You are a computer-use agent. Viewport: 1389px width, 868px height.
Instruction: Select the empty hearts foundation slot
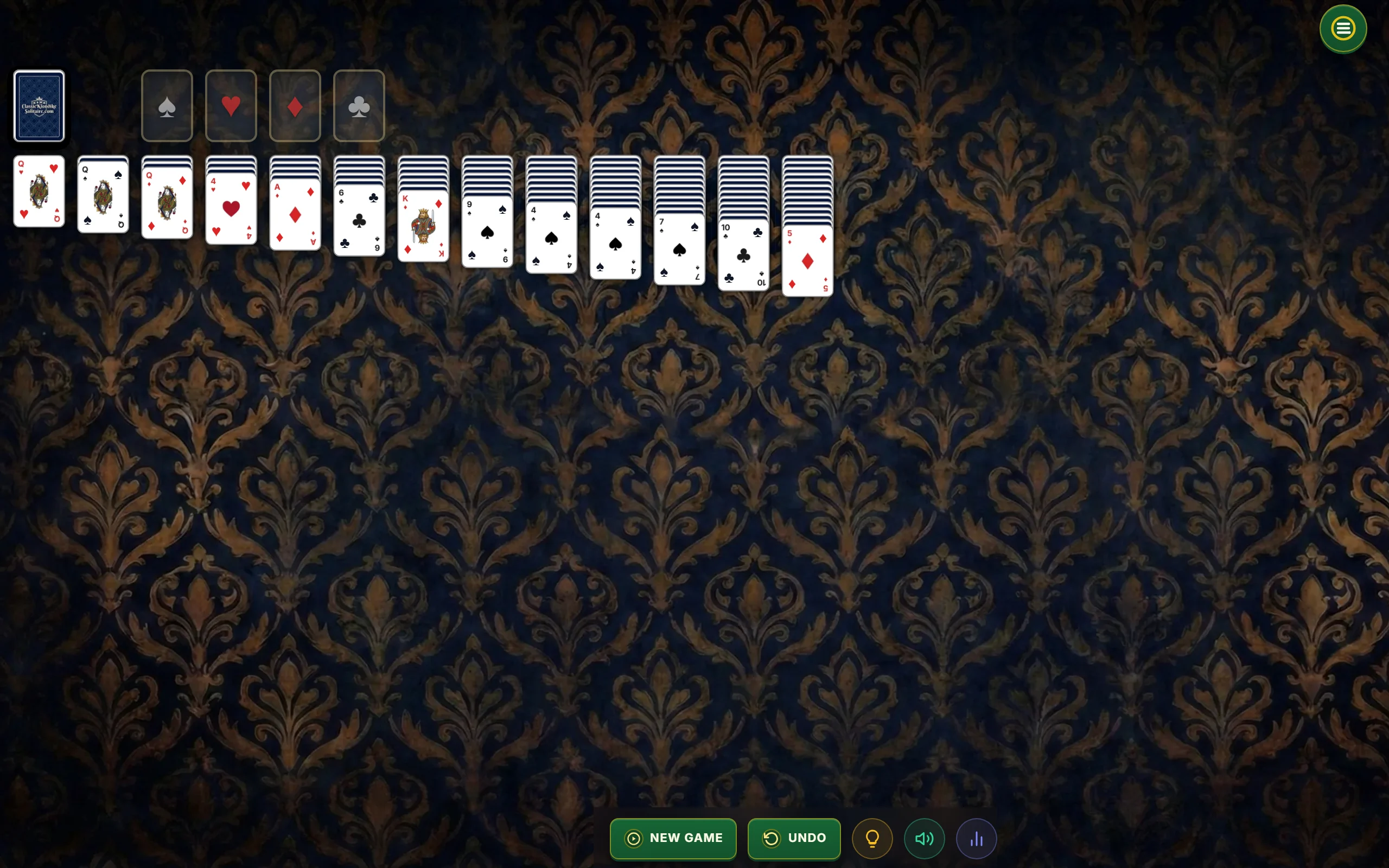click(231, 106)
